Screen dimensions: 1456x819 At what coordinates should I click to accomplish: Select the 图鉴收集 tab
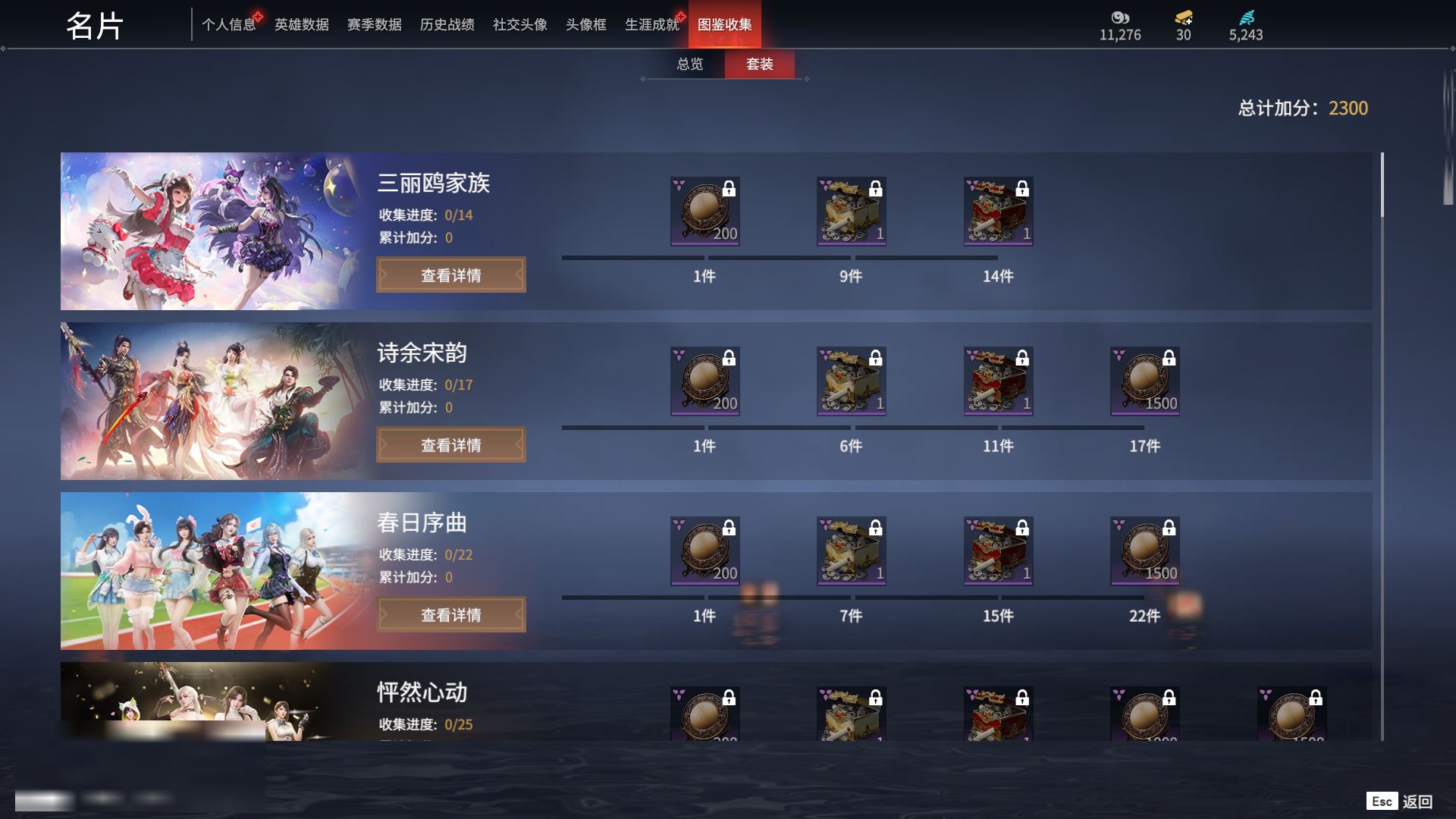pos(724,25)
